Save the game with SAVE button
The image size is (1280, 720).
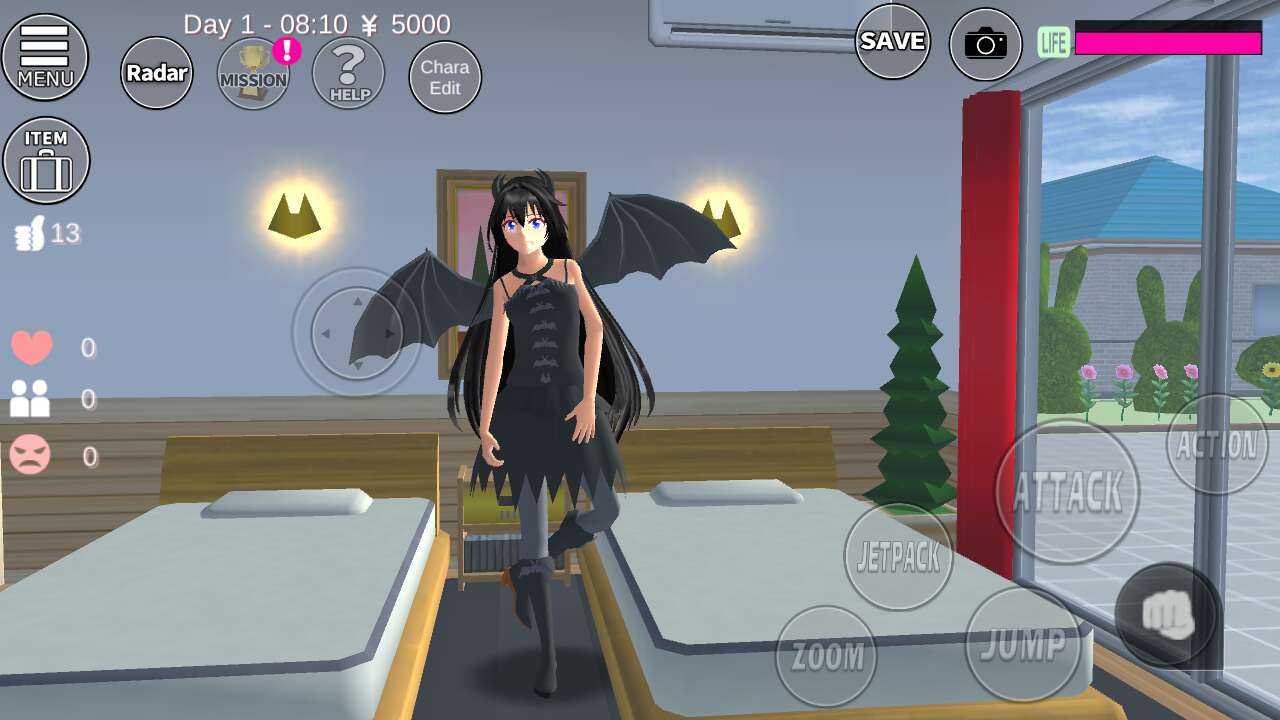[893, 41]
